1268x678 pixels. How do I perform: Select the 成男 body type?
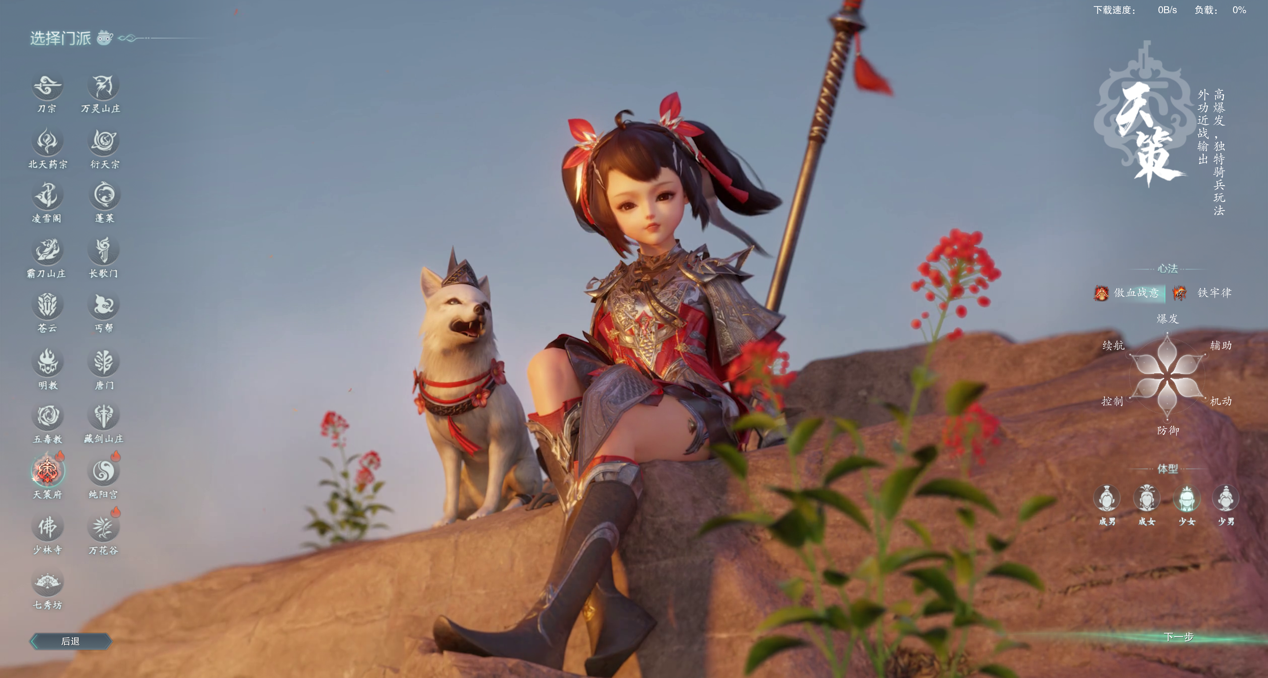coord(1107,498)
